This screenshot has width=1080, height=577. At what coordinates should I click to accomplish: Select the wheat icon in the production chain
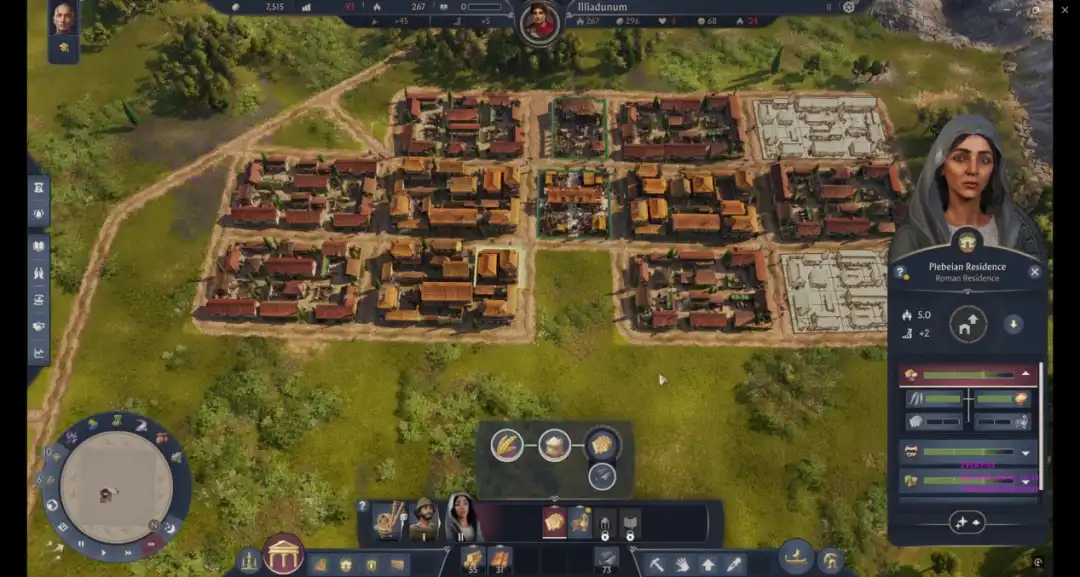pos(507,444)
